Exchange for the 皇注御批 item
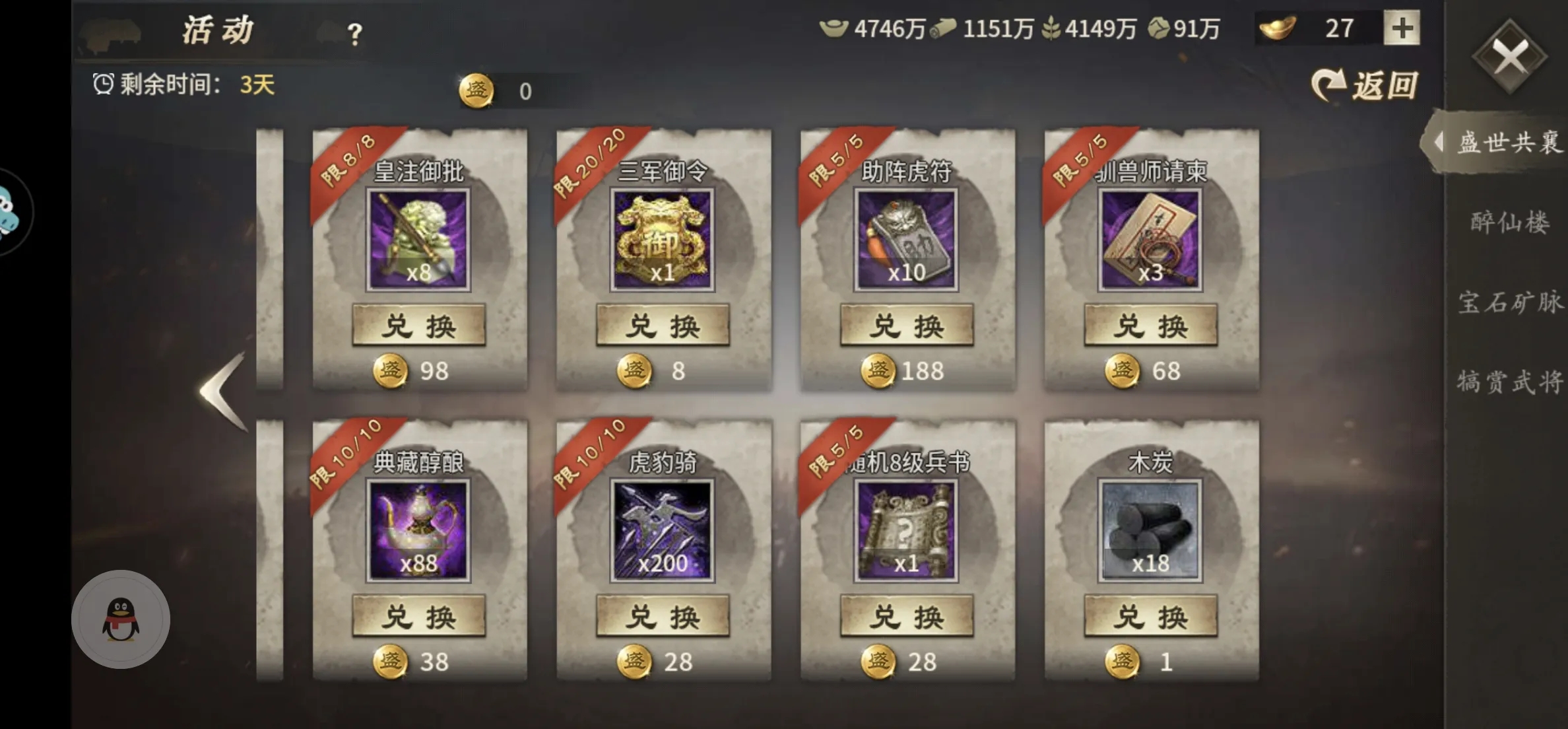1568x729 pixels. click(419, 326)
